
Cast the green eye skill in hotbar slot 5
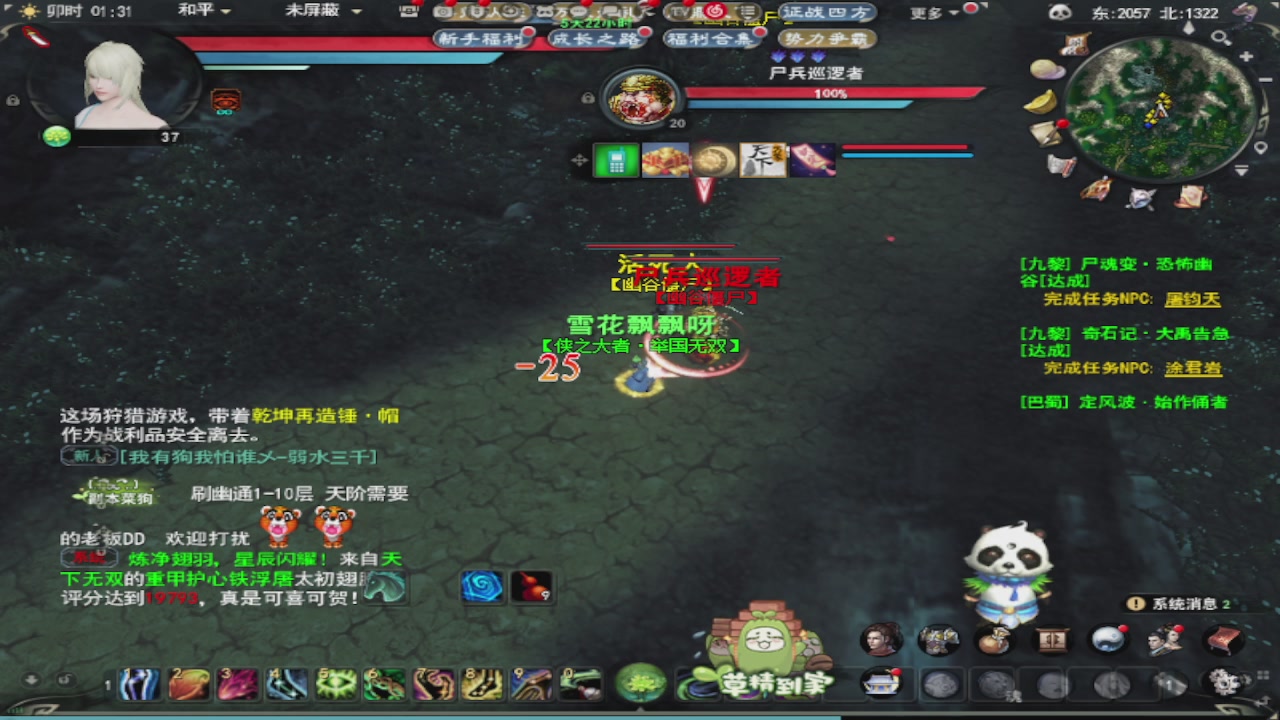click(x=336, y=685)
